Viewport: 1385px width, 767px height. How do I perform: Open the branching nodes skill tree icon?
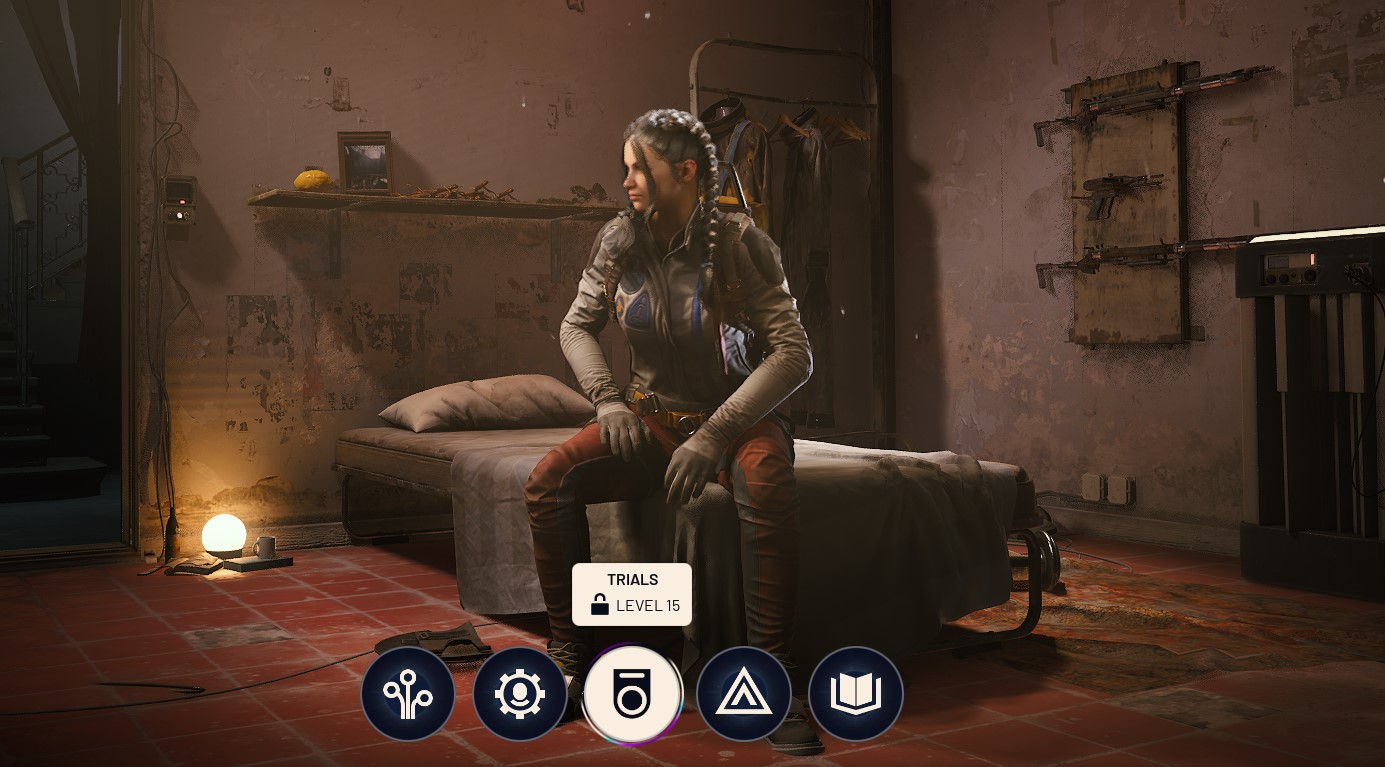tap(408, 694)
